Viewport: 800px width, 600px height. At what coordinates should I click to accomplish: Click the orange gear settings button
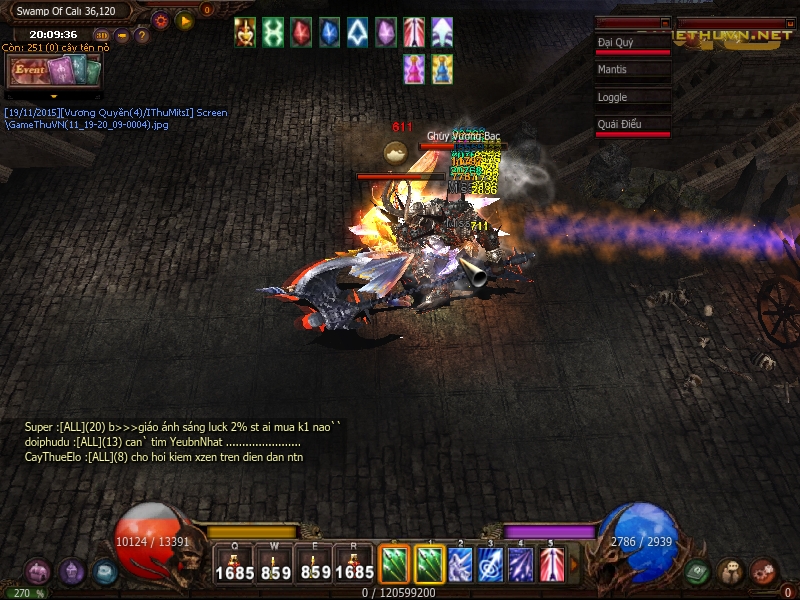[x=160, y=19]
